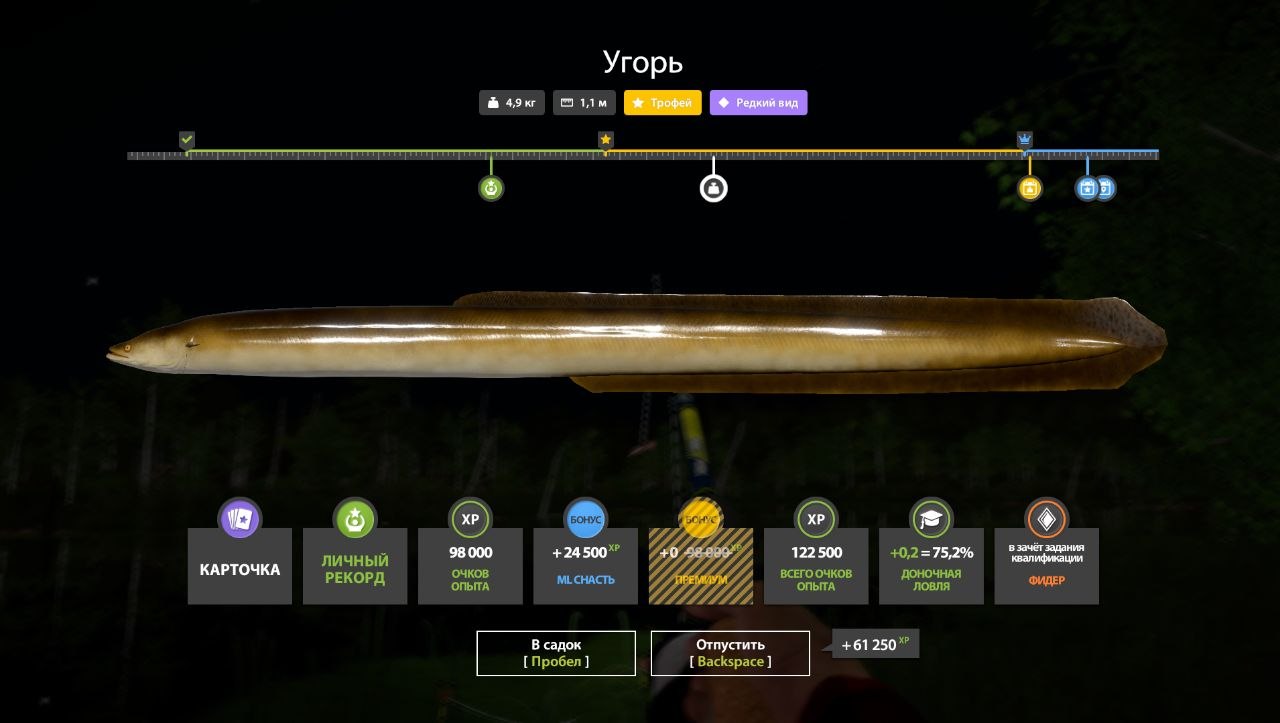Release the fish with the Отпустить button
Viewport: 1280px width, 723px height.
pos(730,653)
